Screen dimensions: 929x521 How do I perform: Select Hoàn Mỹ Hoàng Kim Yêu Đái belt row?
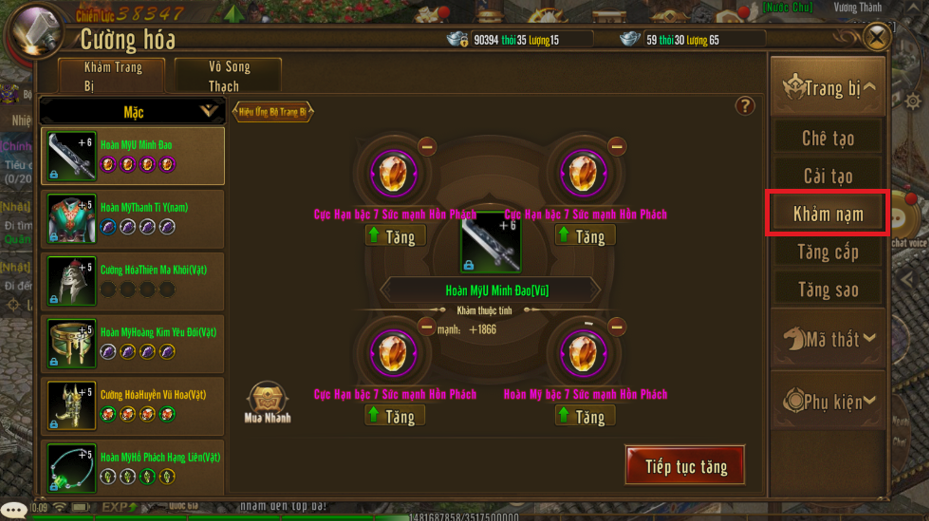[x=133, y=342]
